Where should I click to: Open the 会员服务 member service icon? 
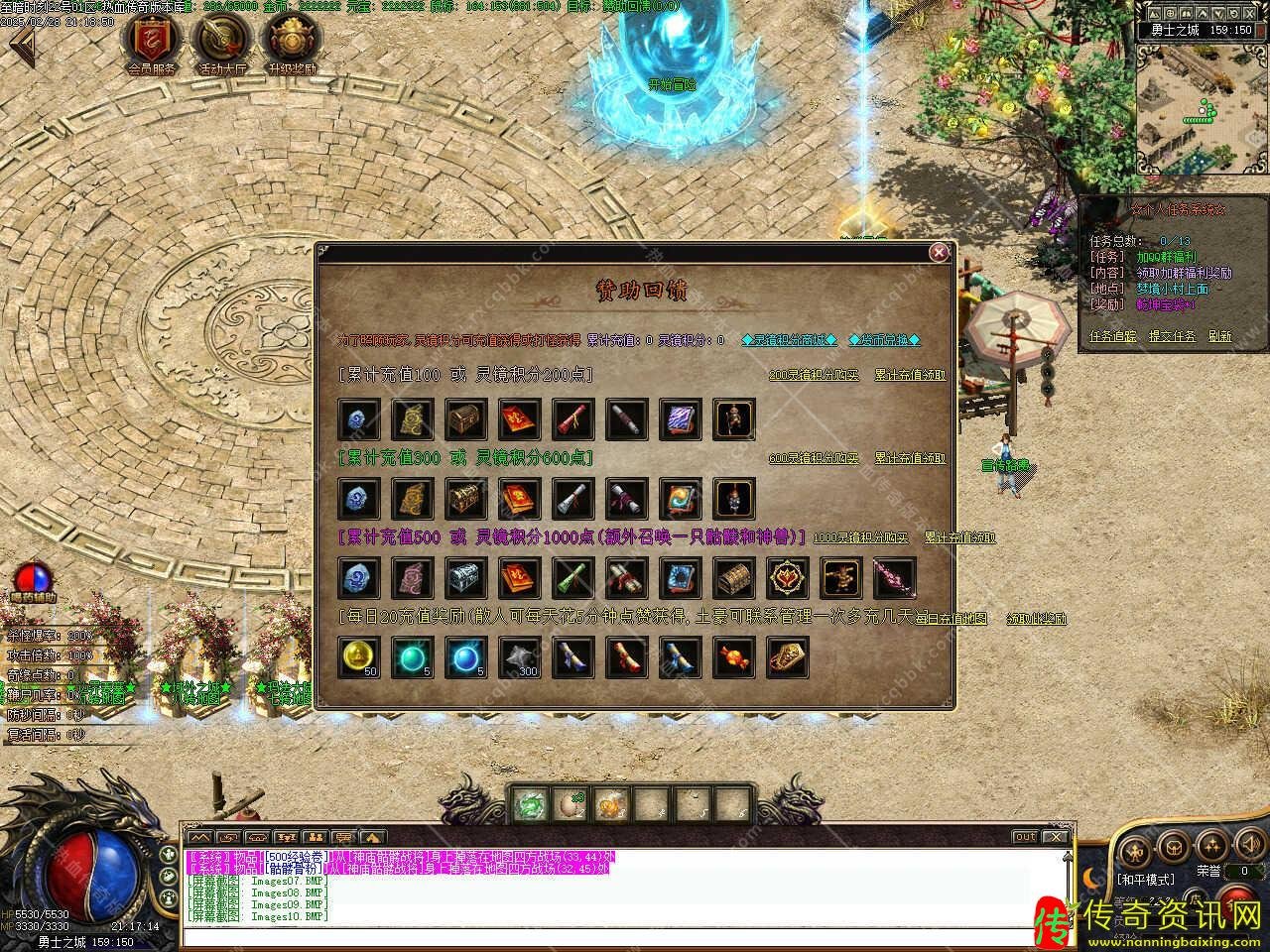point(152,42)
